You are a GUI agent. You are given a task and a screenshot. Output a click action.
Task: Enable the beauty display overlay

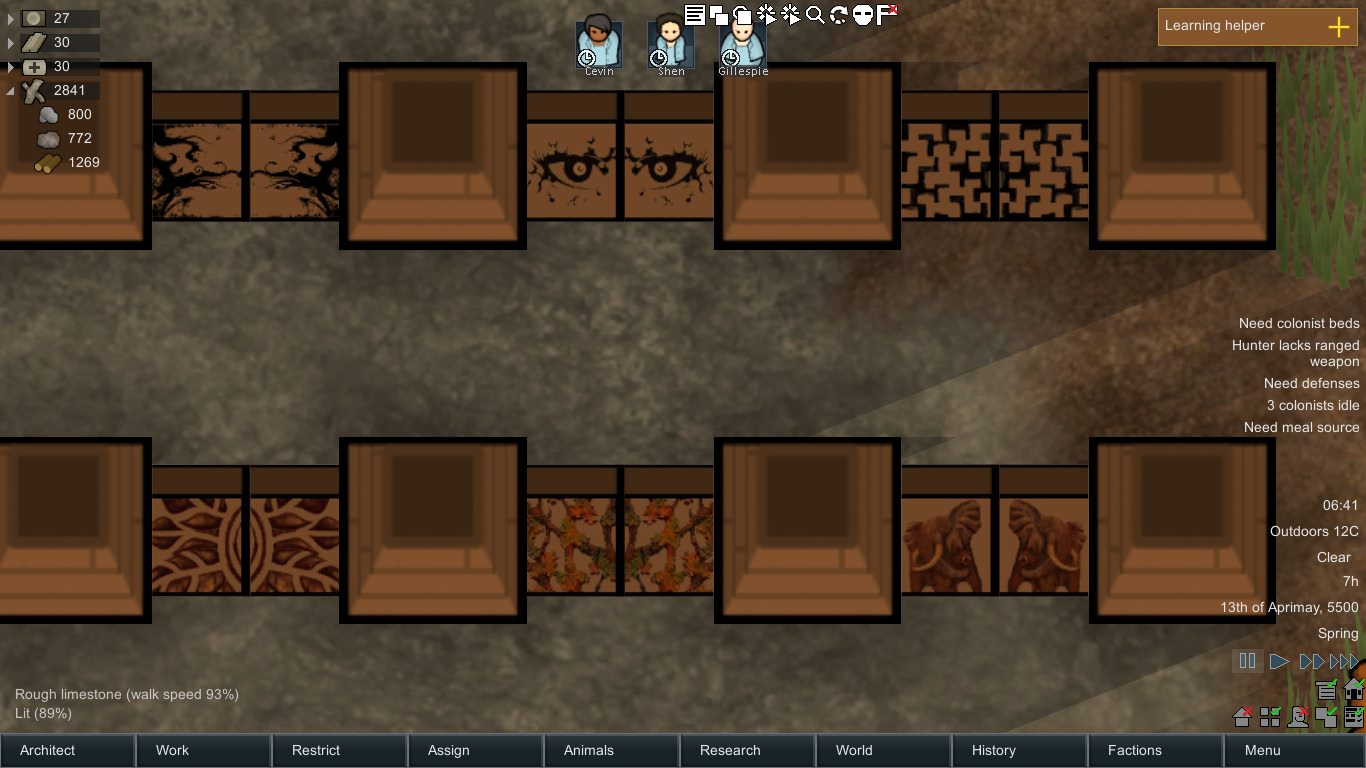1297,716
